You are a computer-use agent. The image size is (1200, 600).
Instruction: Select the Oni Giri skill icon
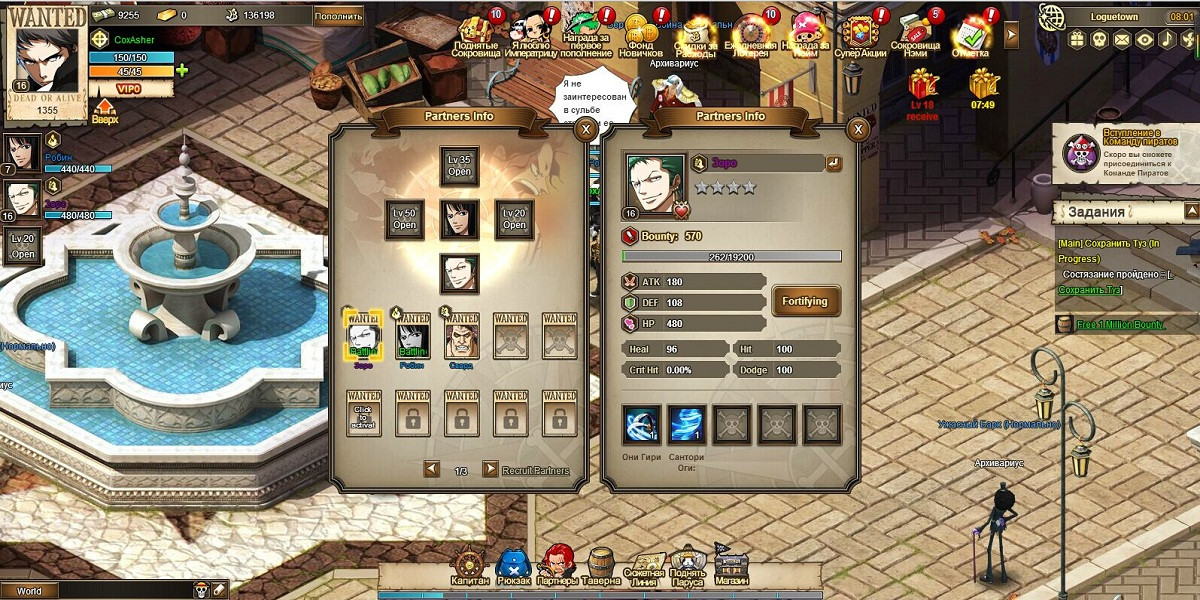[640, 425]
